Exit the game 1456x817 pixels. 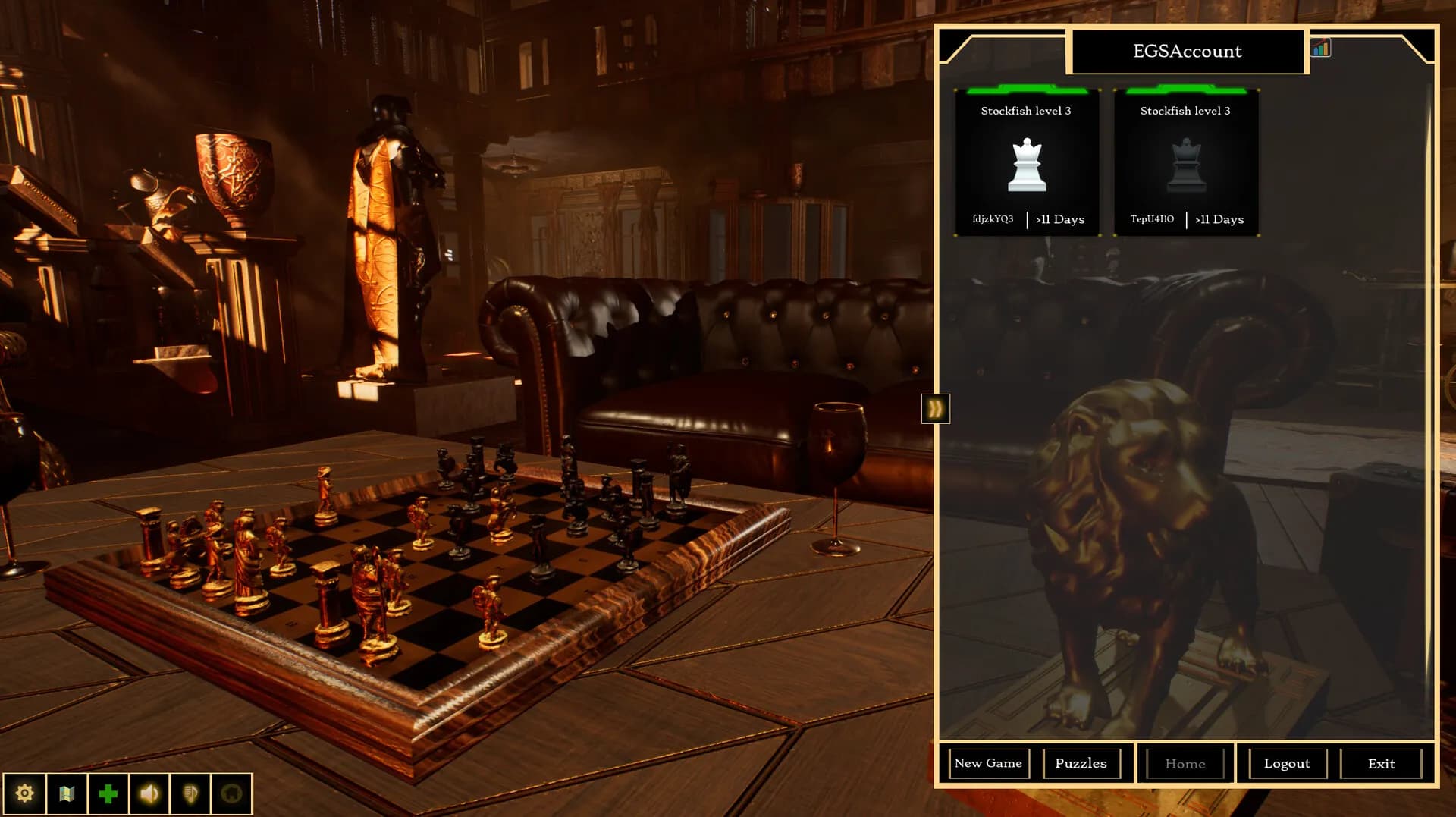pos(1381,764)
